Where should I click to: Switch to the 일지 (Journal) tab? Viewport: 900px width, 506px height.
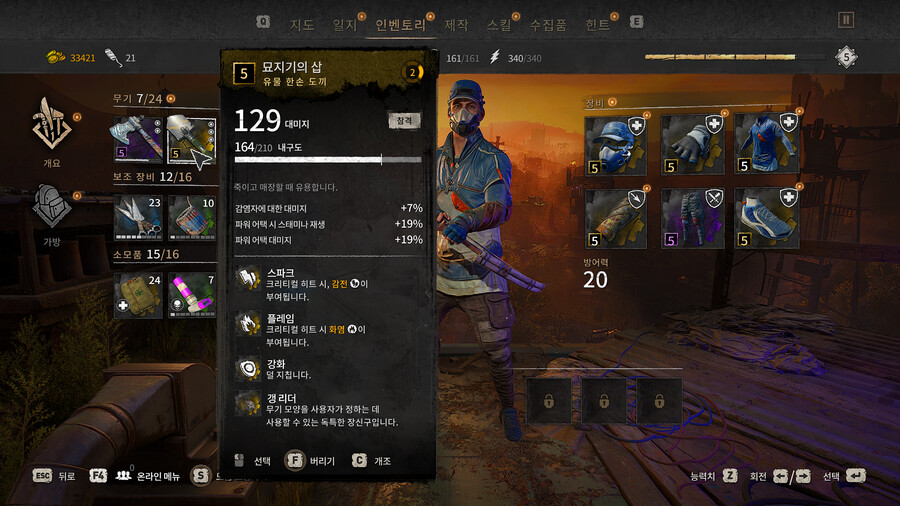(344, 24)
